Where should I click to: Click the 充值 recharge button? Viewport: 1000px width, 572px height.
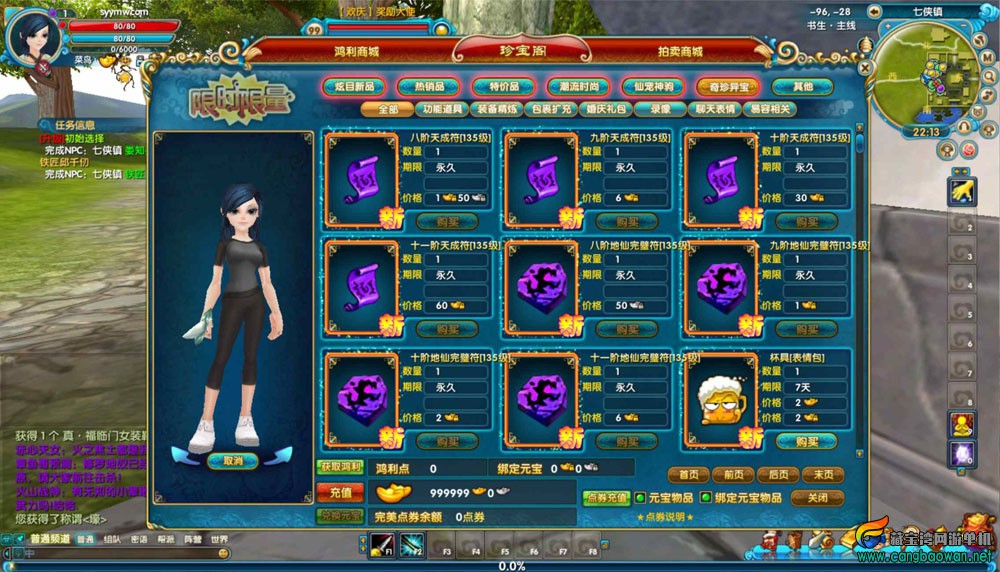[x=340, y=492]
